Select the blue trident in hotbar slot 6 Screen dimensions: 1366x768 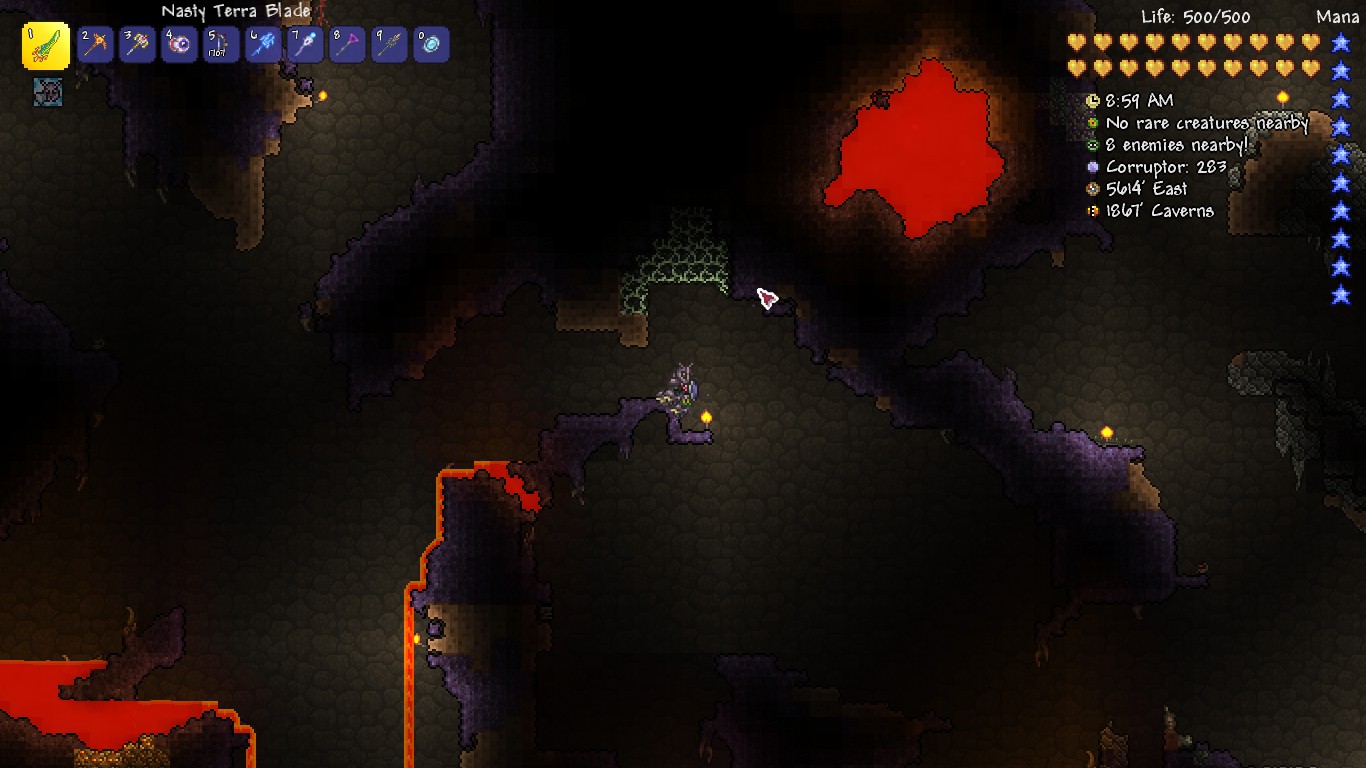click(x=264, y=44)
